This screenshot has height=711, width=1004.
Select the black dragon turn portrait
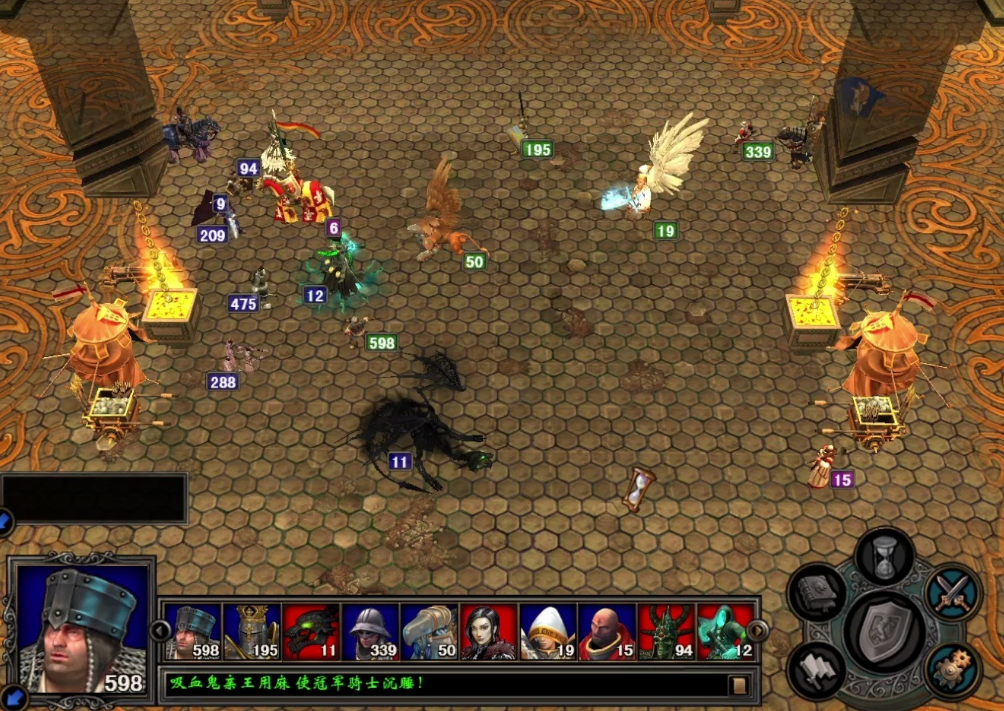[x=311, y=632]
